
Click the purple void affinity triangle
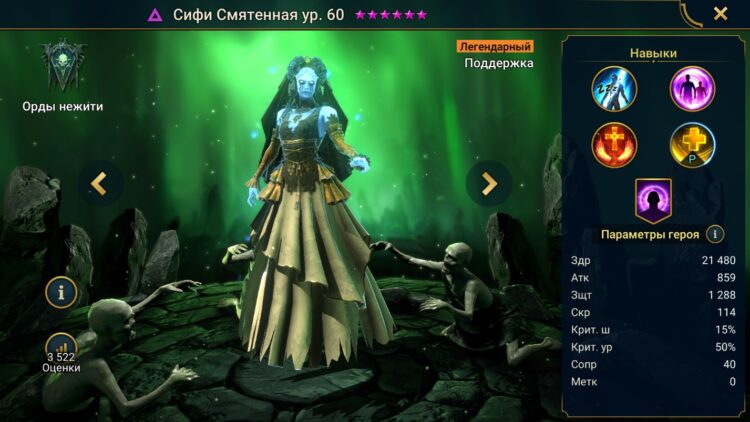click(x=155, y=15)
